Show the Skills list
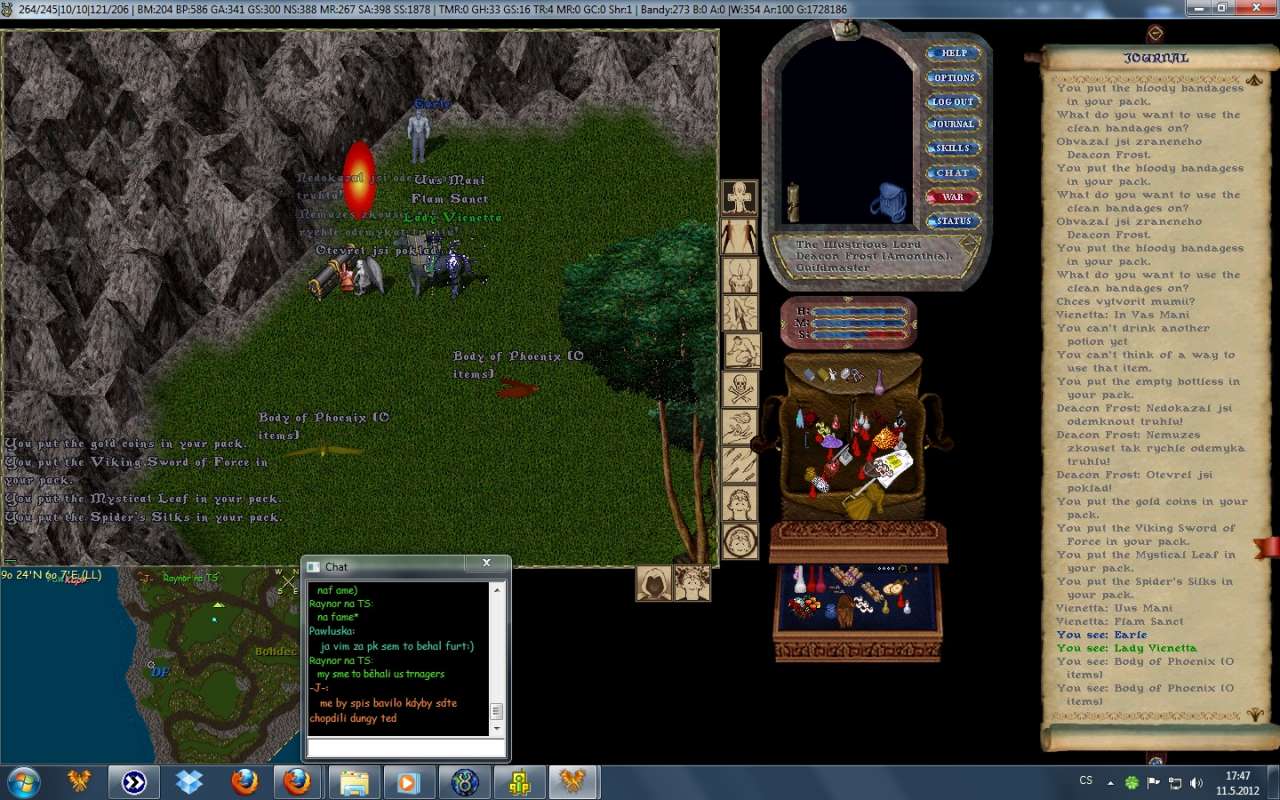 pyautogui.click(x=953, y=148)
